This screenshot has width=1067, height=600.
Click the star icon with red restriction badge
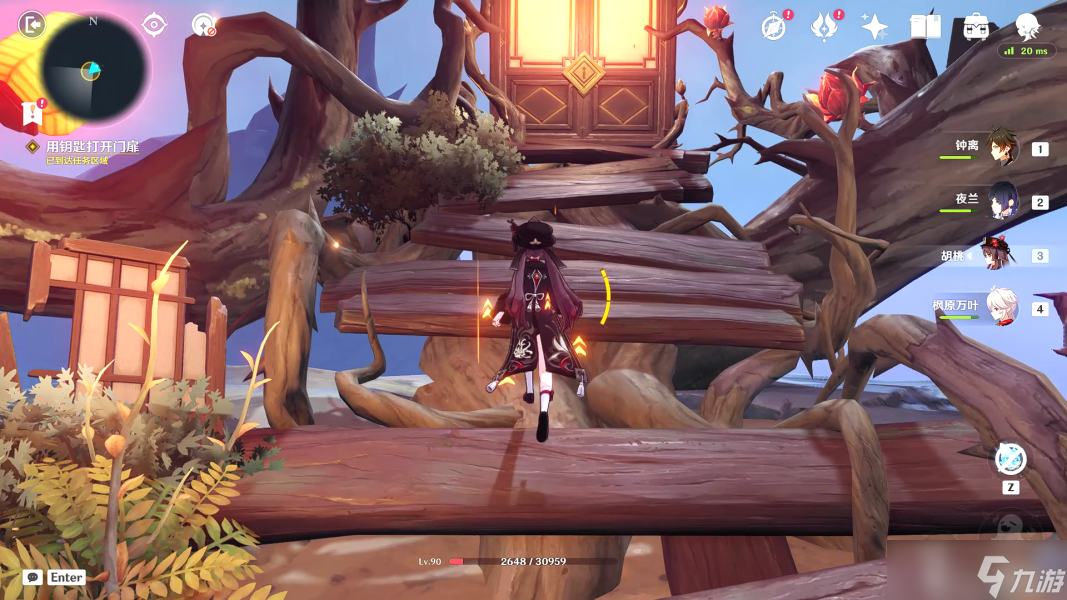pos(204,25)
